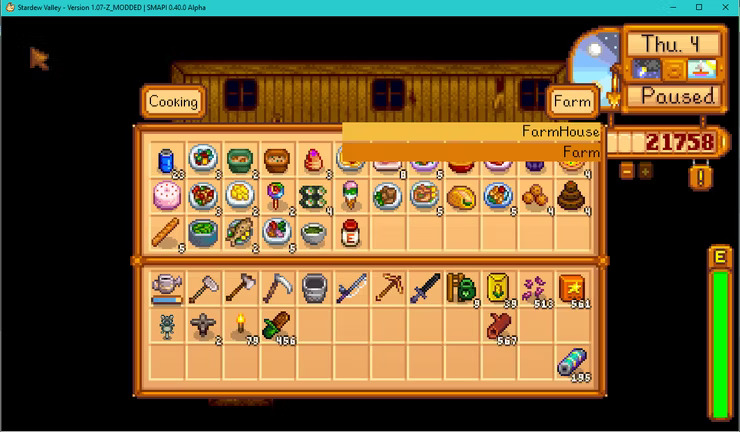Screen dimensions: 740x432
Task: Select the fishing rod slot
Action: [350, 288]
